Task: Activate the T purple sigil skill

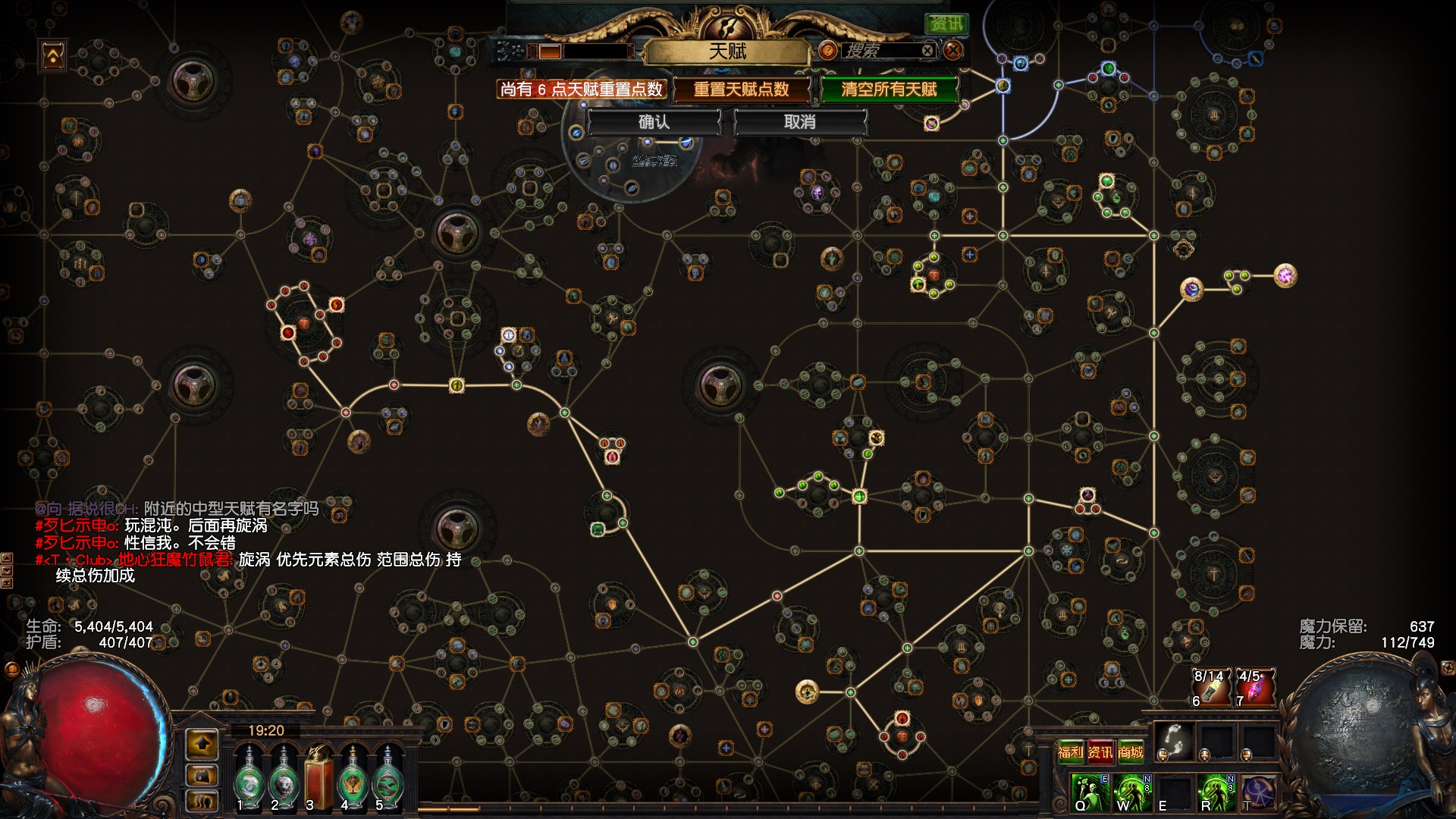Action: point(1257,792)
